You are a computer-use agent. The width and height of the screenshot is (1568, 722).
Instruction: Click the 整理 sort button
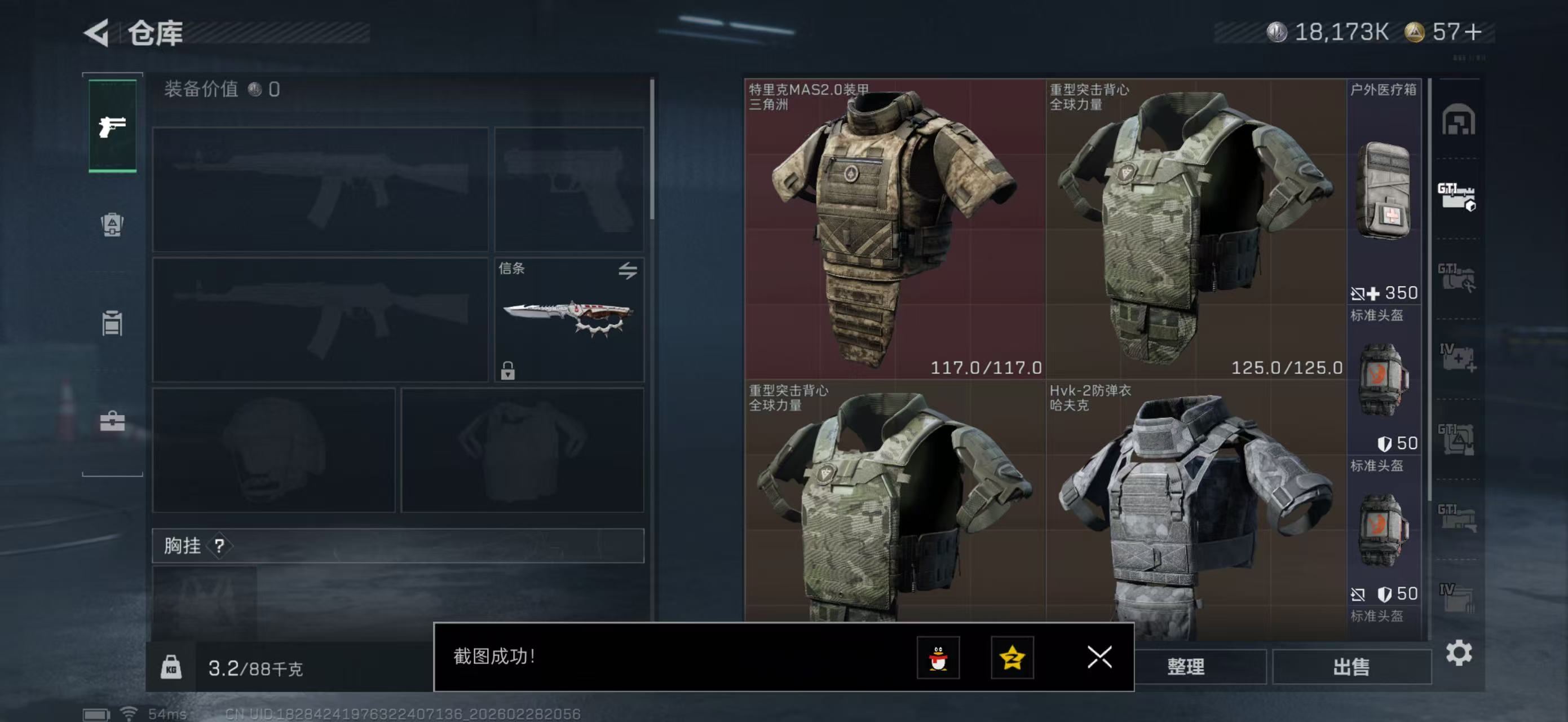1186,667
